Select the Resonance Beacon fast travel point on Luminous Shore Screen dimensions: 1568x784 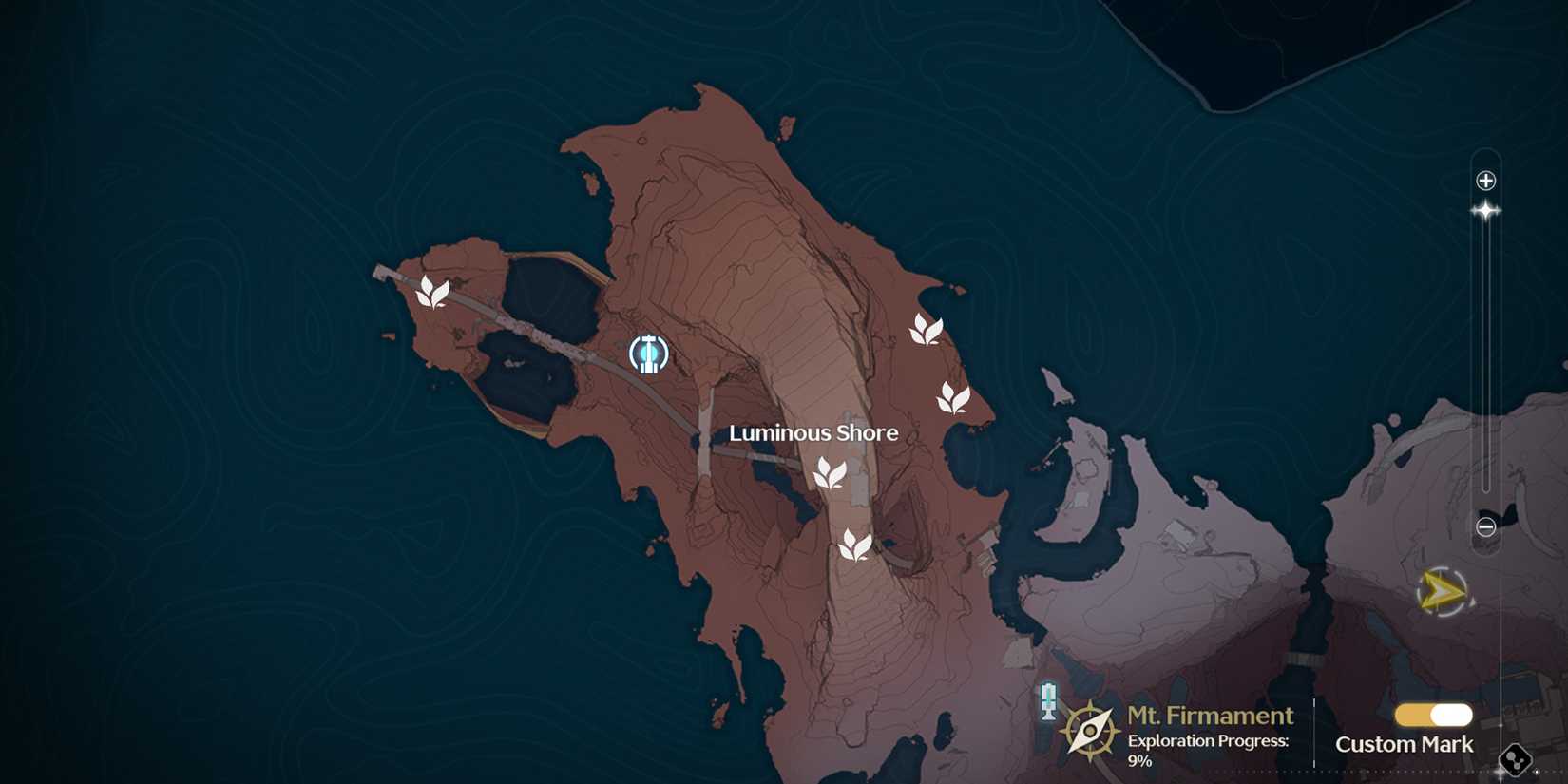point(649,354)
